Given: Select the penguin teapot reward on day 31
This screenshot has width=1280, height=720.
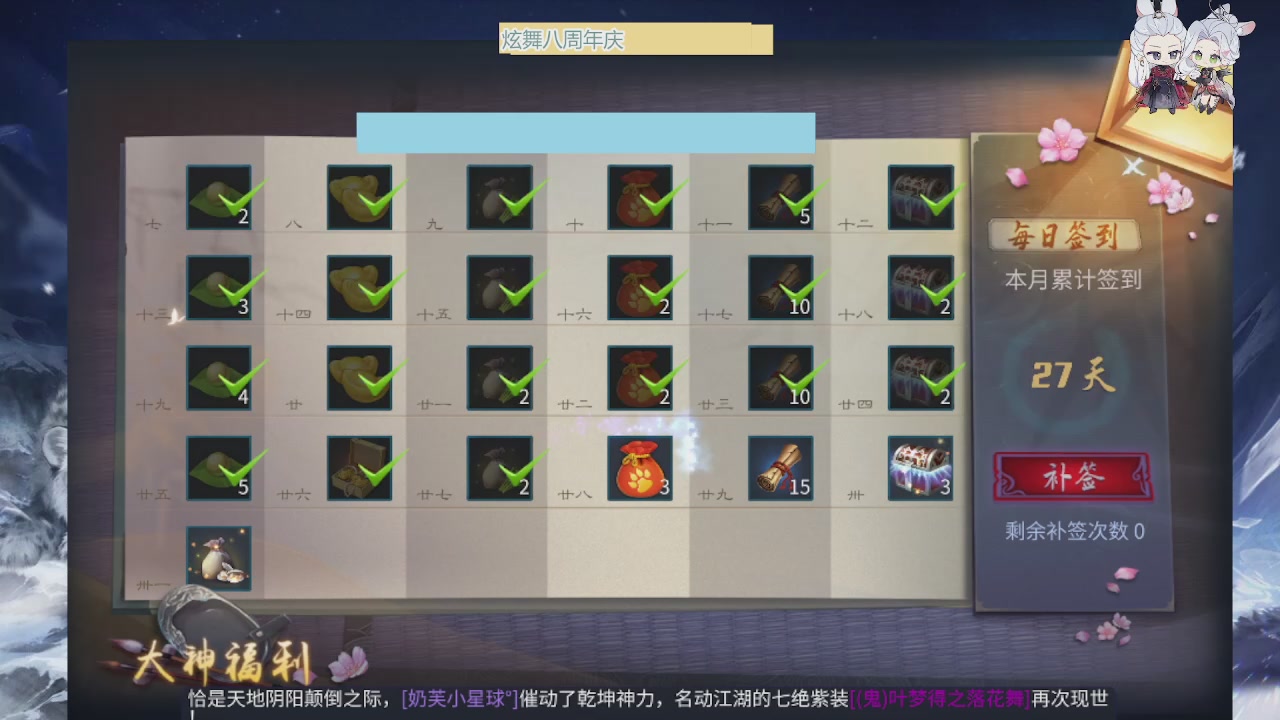Looking at the screenshot, I should pos(219,557).
